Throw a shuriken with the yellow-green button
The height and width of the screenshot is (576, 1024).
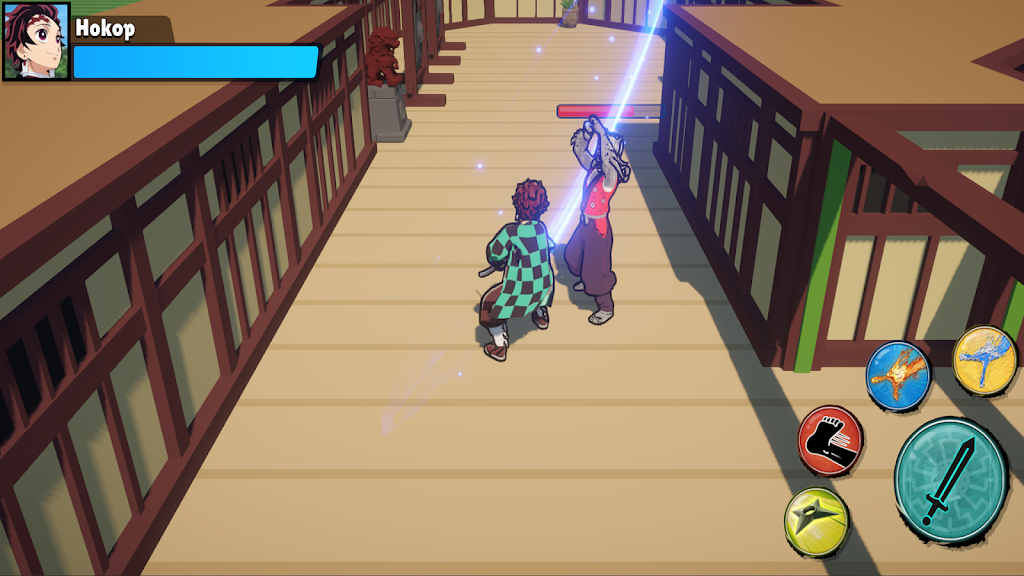[816, 521]
